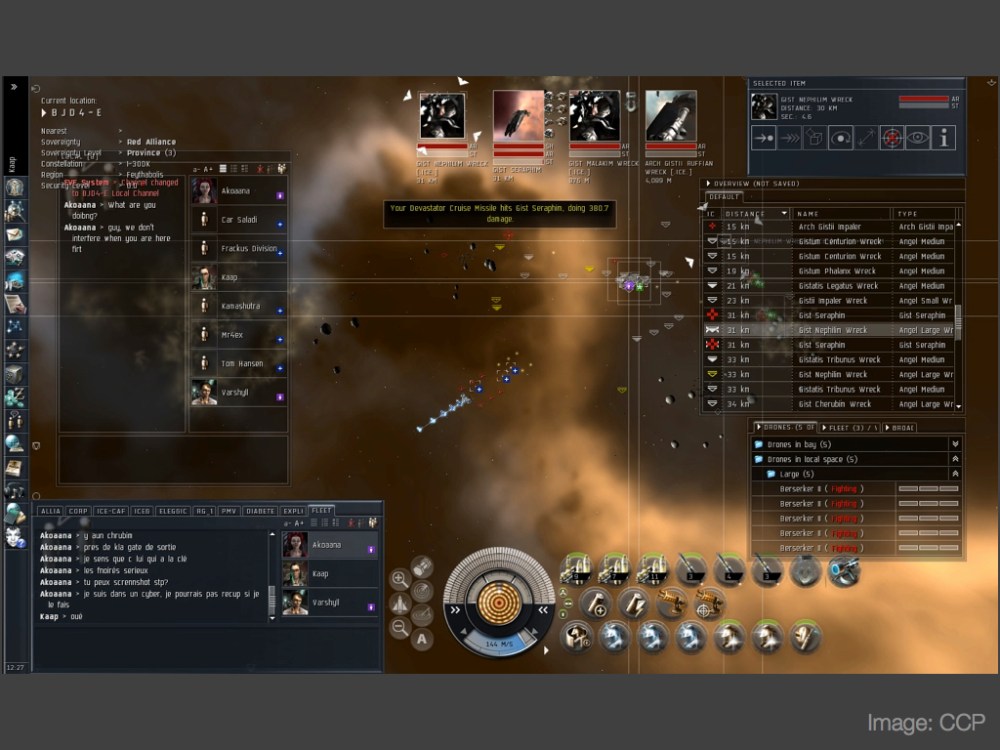The height and width of the screenshot is (750, 1000).
Task: Show info for the selected item
Action: click(x=943, y=139)
